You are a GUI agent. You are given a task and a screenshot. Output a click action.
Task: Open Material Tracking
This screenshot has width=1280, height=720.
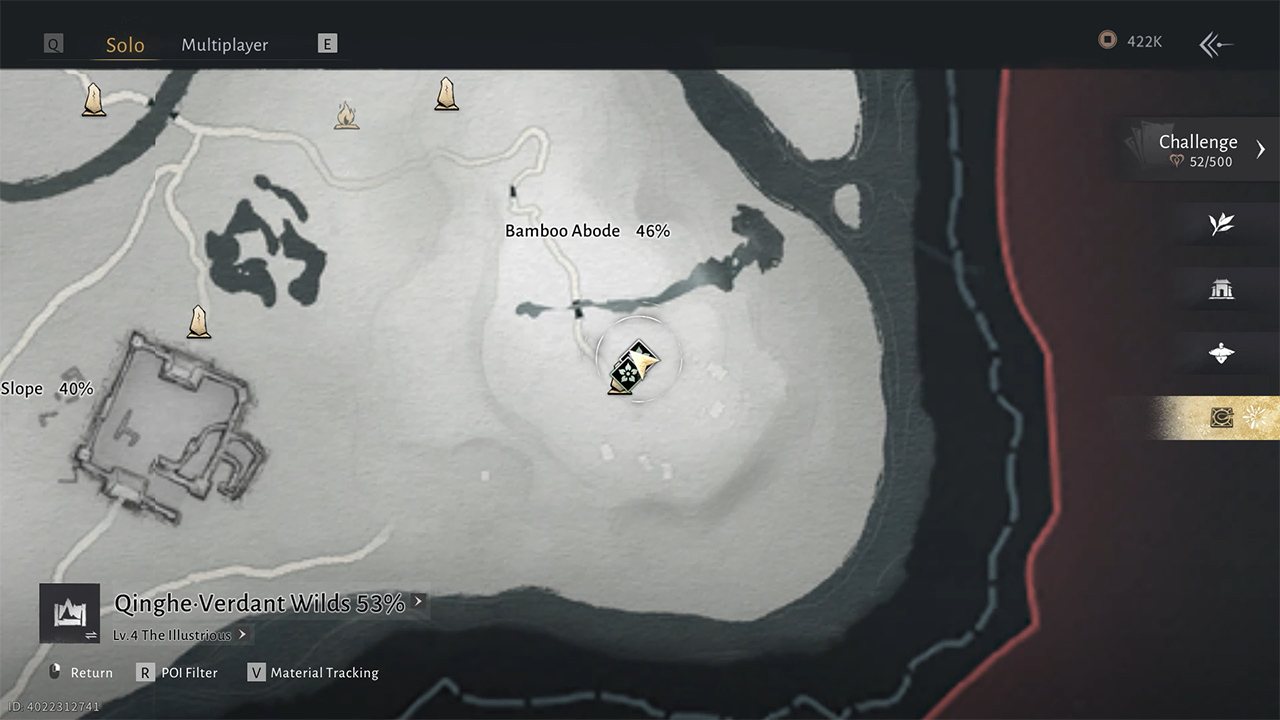click(313, 673)
